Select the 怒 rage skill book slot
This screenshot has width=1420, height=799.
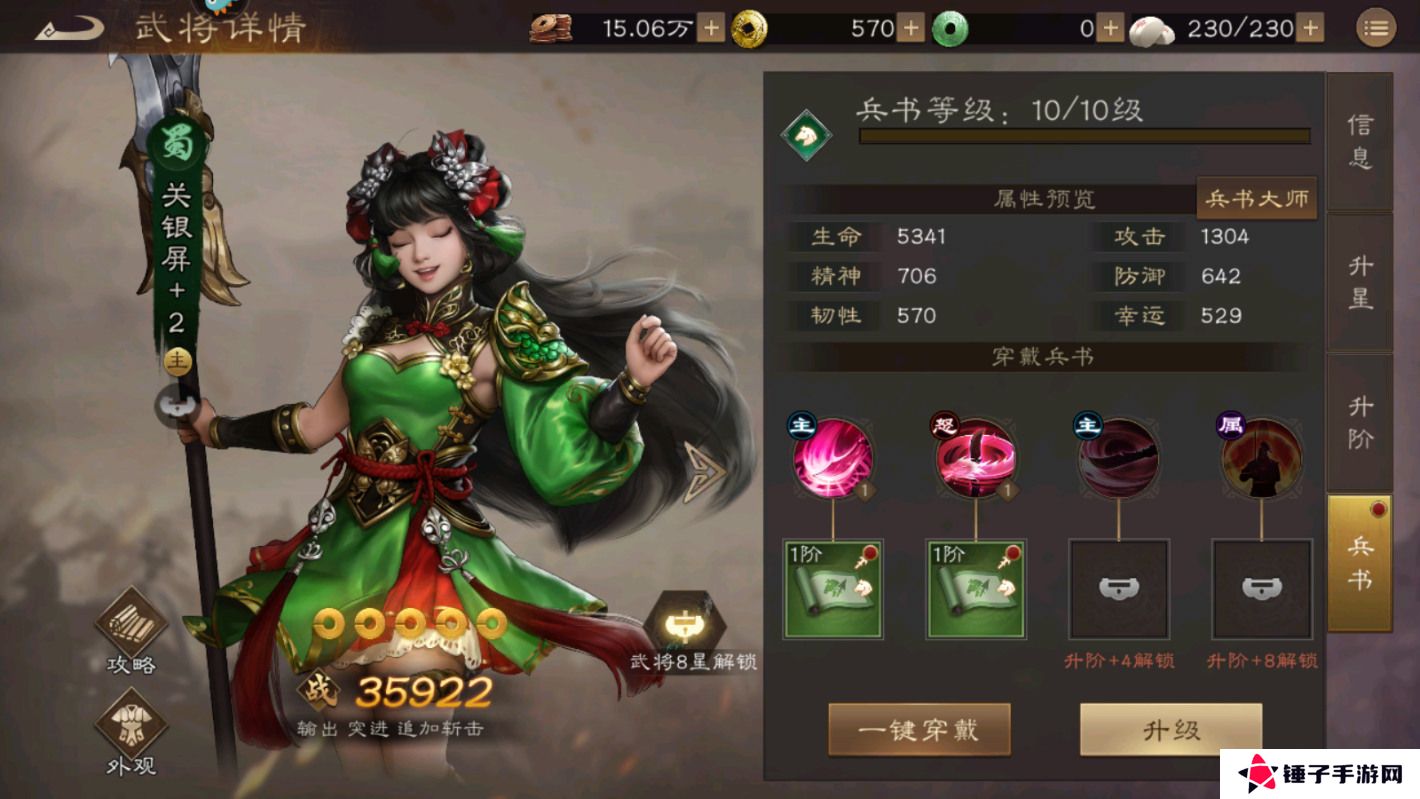(x=974, y=457)
